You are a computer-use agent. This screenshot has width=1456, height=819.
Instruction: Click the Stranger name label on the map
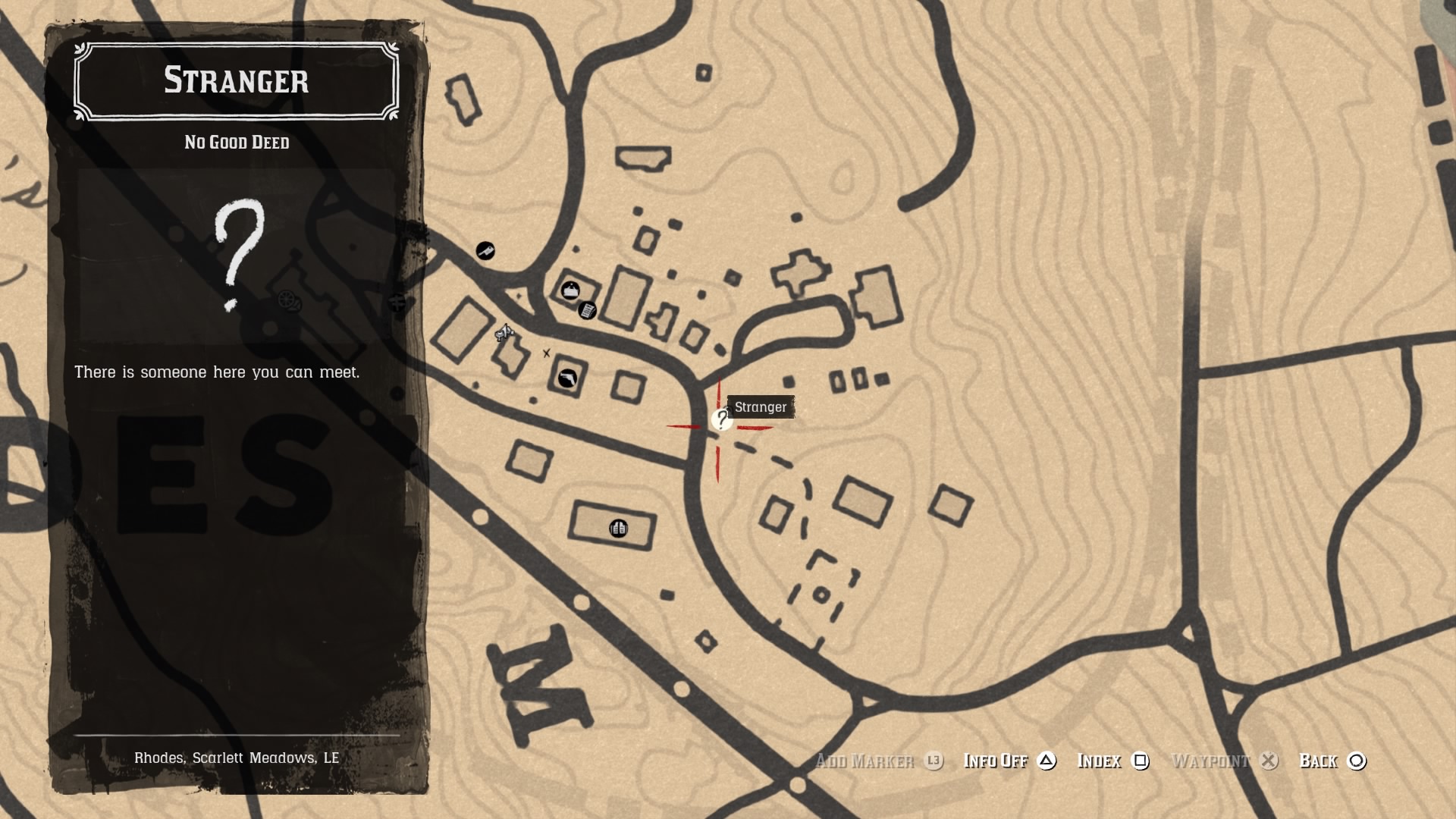tap(761, 407)
